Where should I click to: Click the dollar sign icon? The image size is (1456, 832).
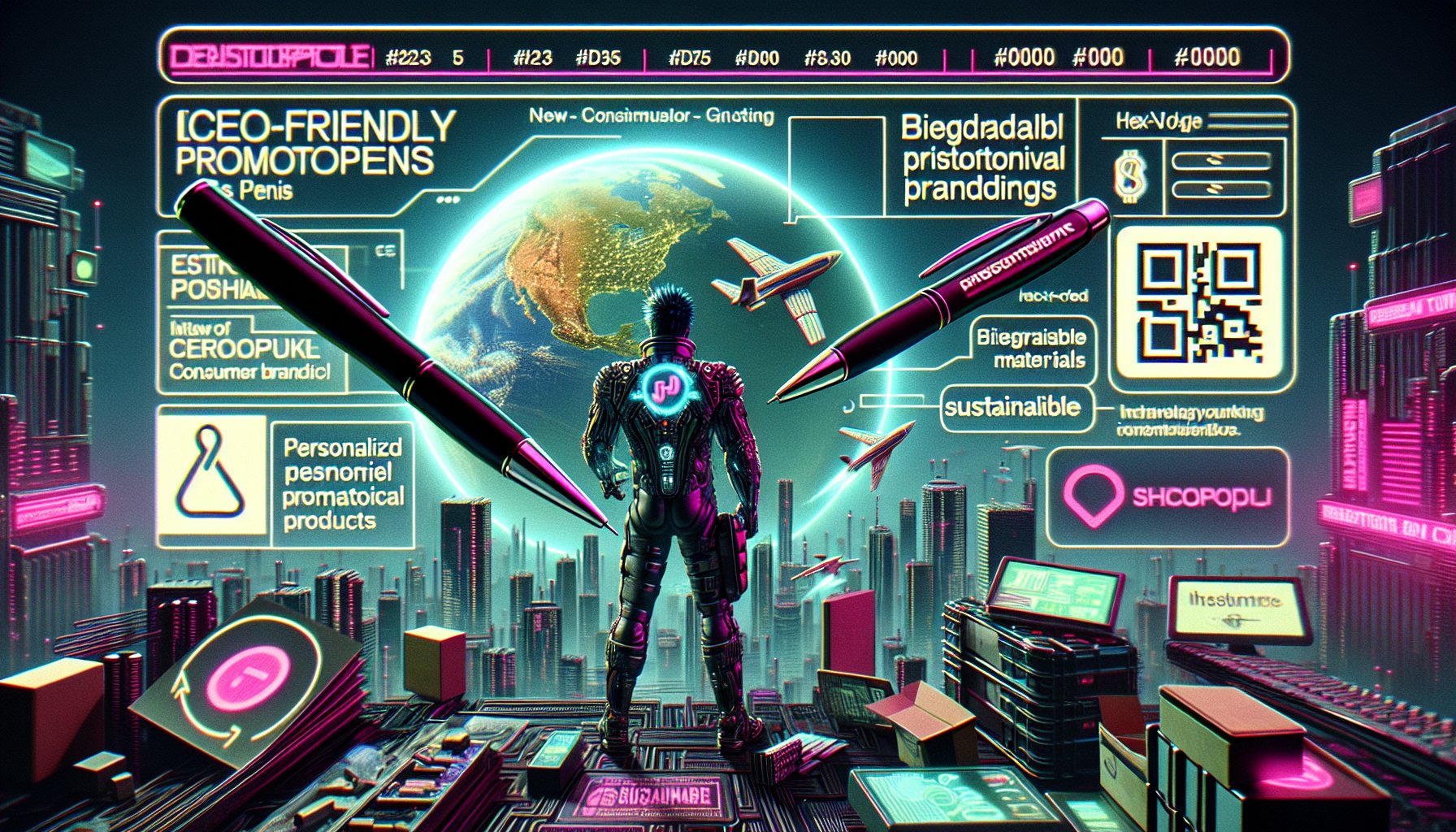pos(1130,177)
